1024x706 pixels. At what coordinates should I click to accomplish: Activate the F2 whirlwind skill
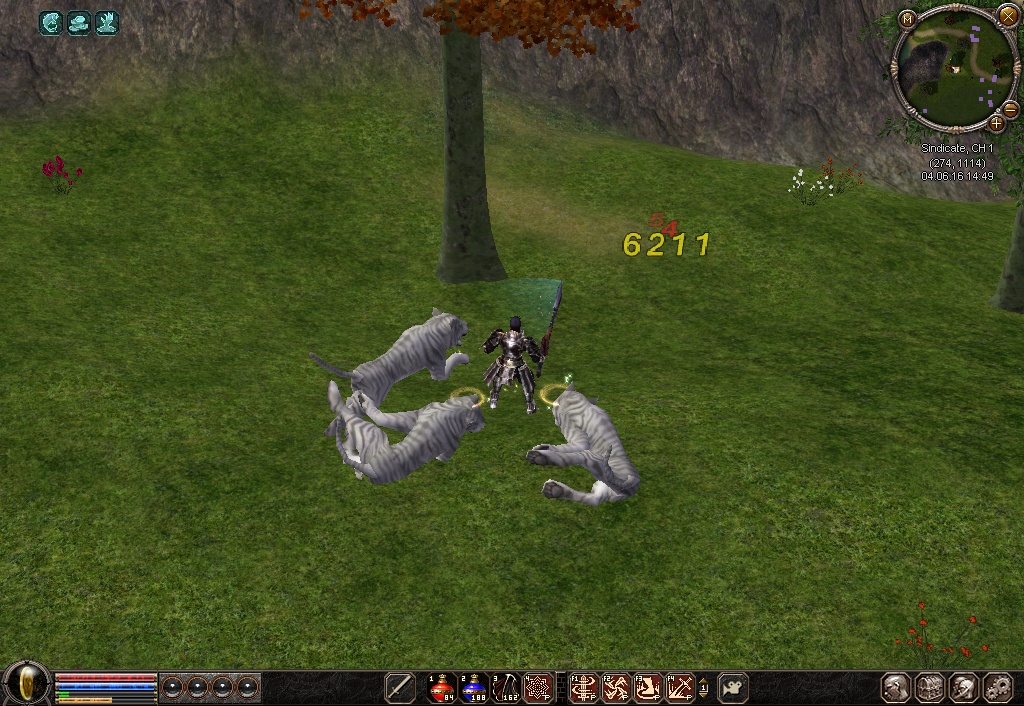(x=616, y=687)
